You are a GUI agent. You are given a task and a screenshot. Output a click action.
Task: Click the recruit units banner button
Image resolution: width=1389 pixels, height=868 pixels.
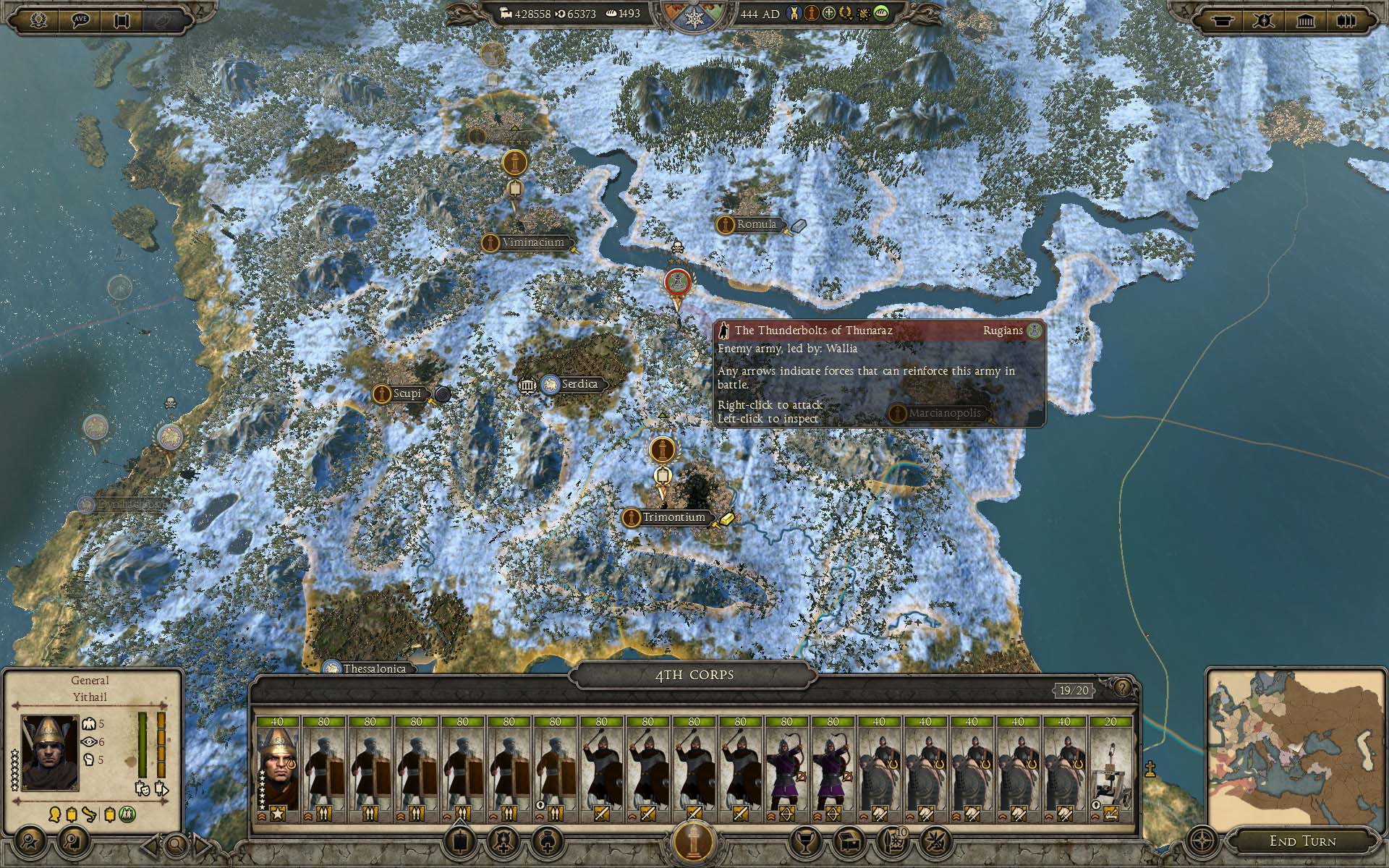pos(460,841)
